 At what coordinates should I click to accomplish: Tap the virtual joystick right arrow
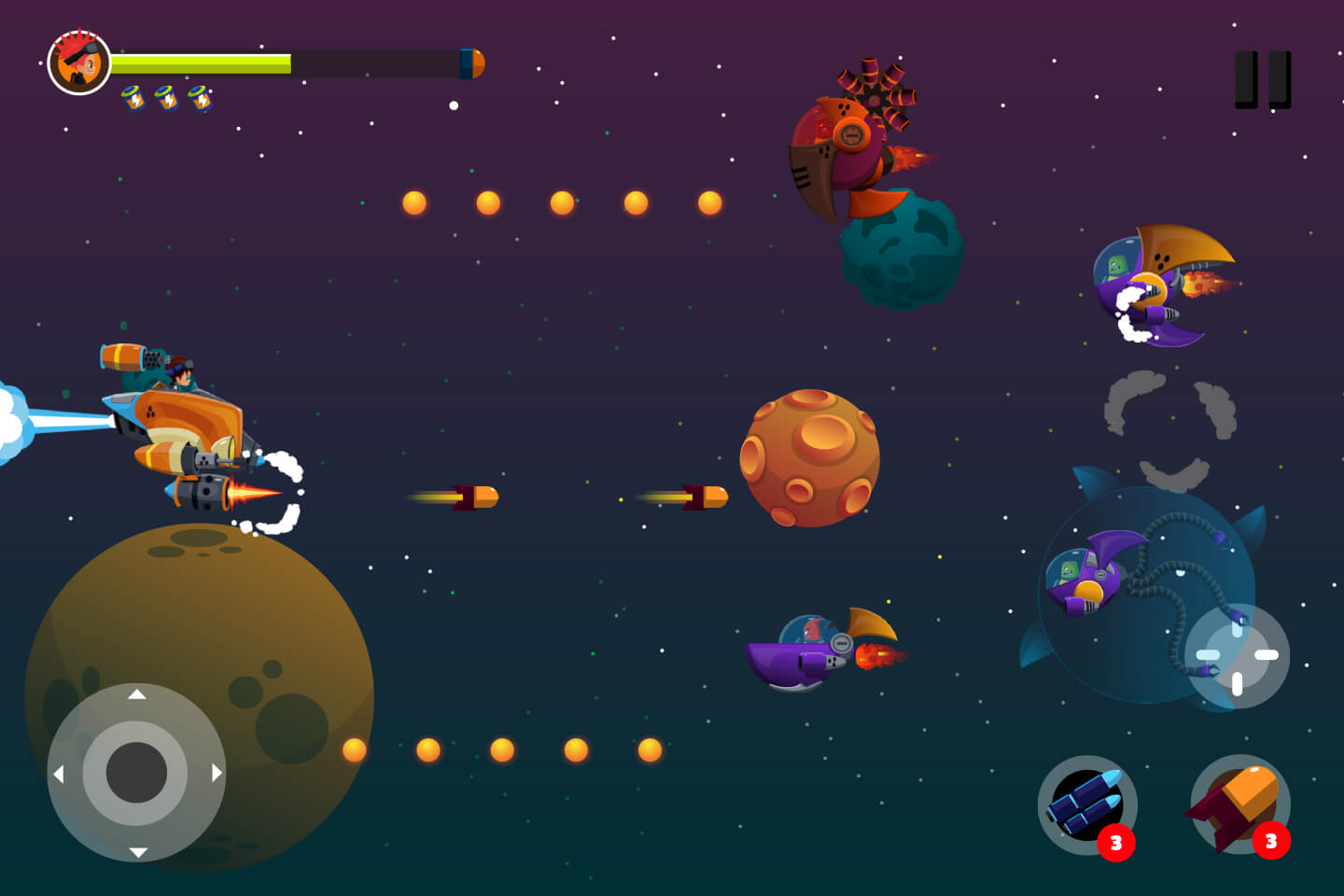pyautogui.click(x=217, y=773)
